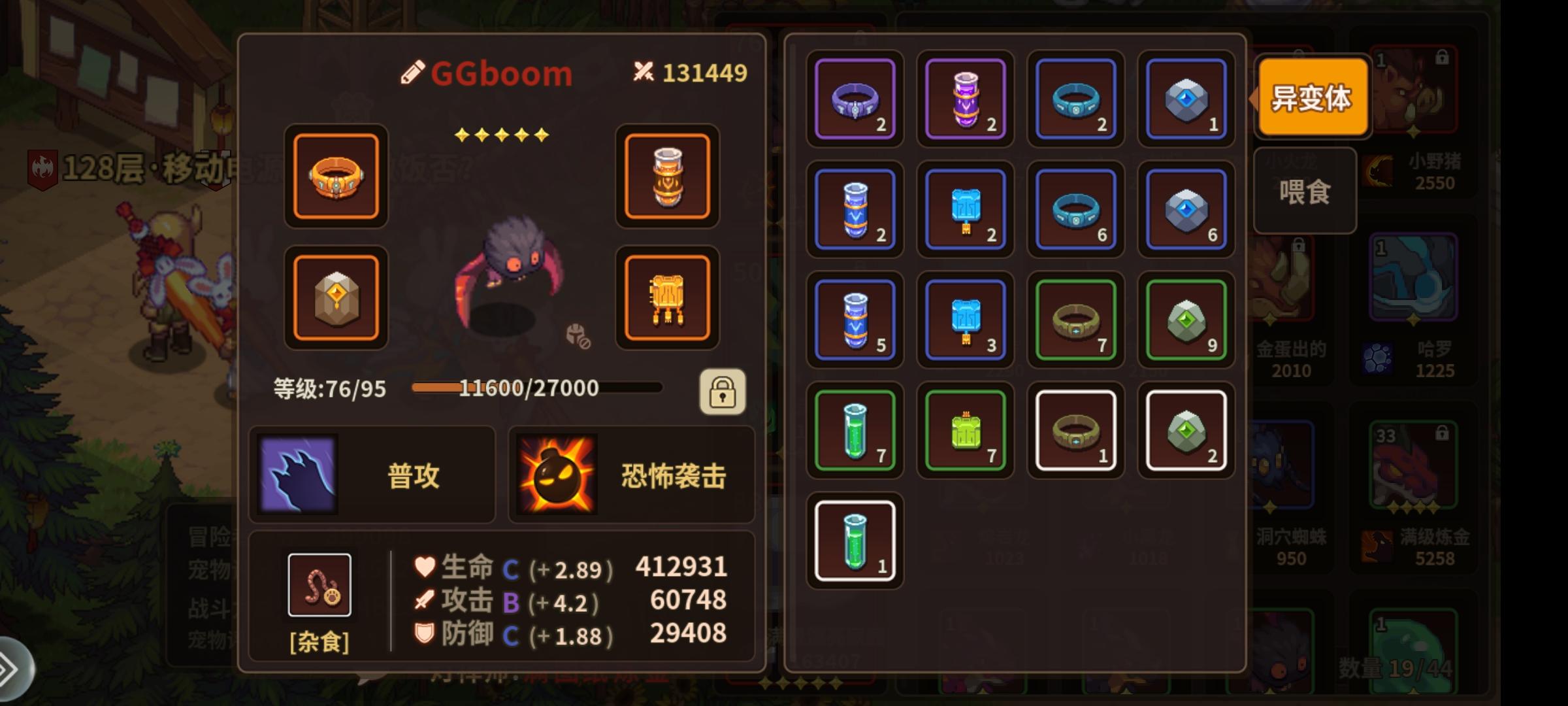Pick the green vial with quantity 1
The height and width of the screenshot is (706, 1568).
[855, 537]
